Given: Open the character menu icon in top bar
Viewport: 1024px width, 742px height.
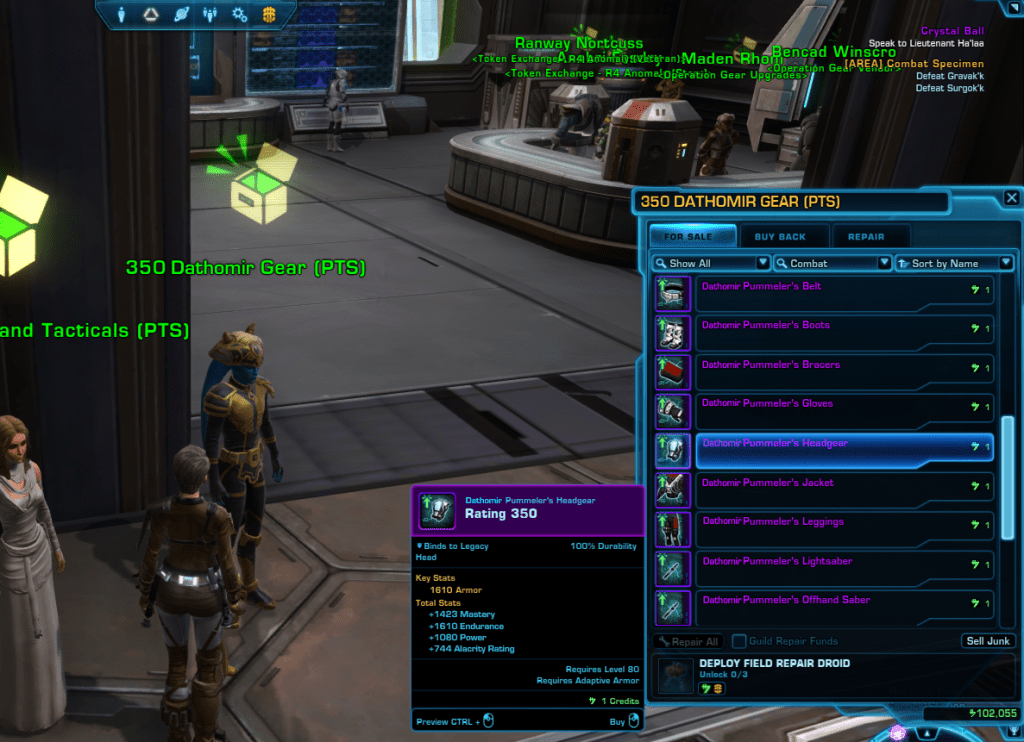Looking at the screenshot, I should [x=123, y=14].
